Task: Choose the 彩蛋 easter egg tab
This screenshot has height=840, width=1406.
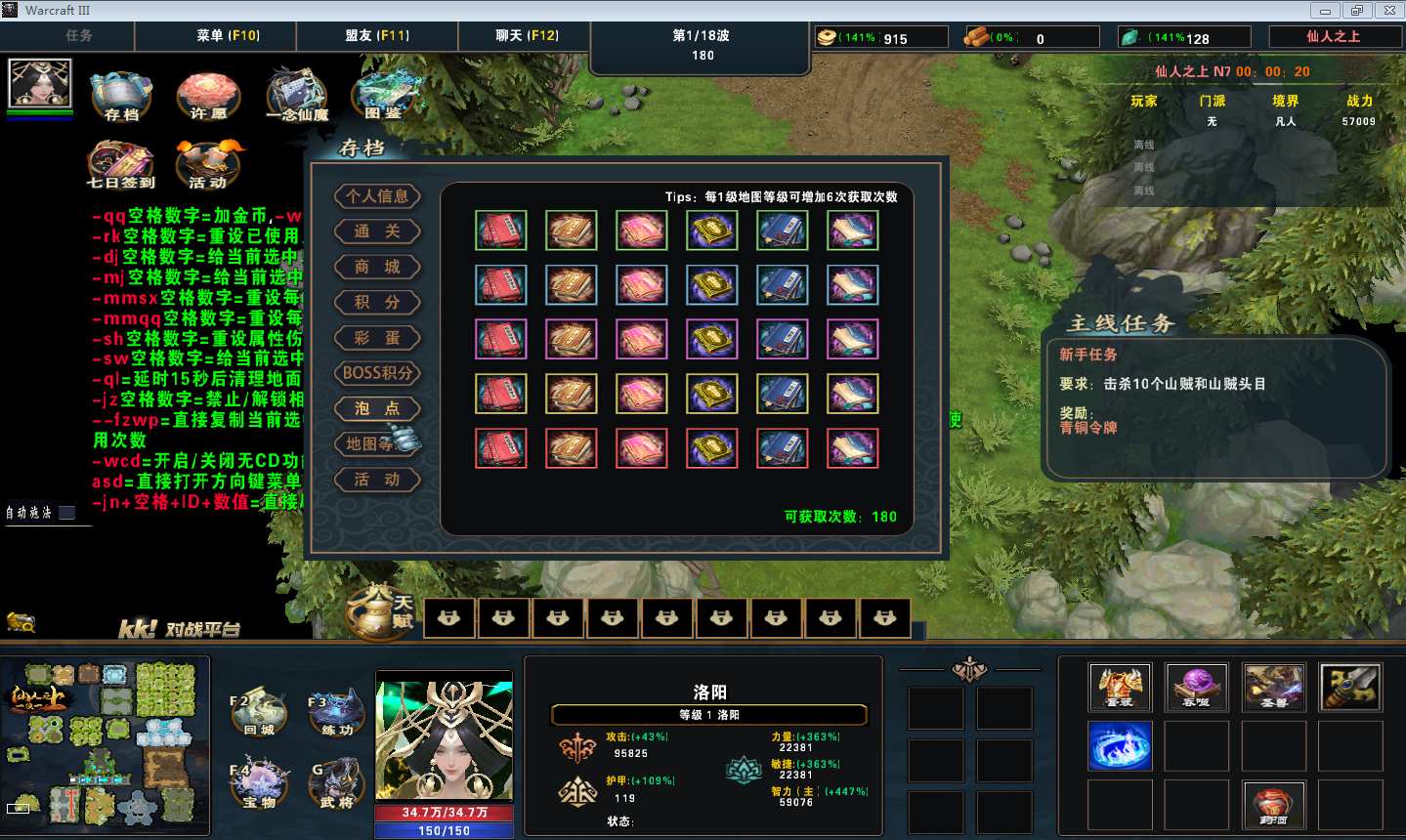Action: pos(377,338)
